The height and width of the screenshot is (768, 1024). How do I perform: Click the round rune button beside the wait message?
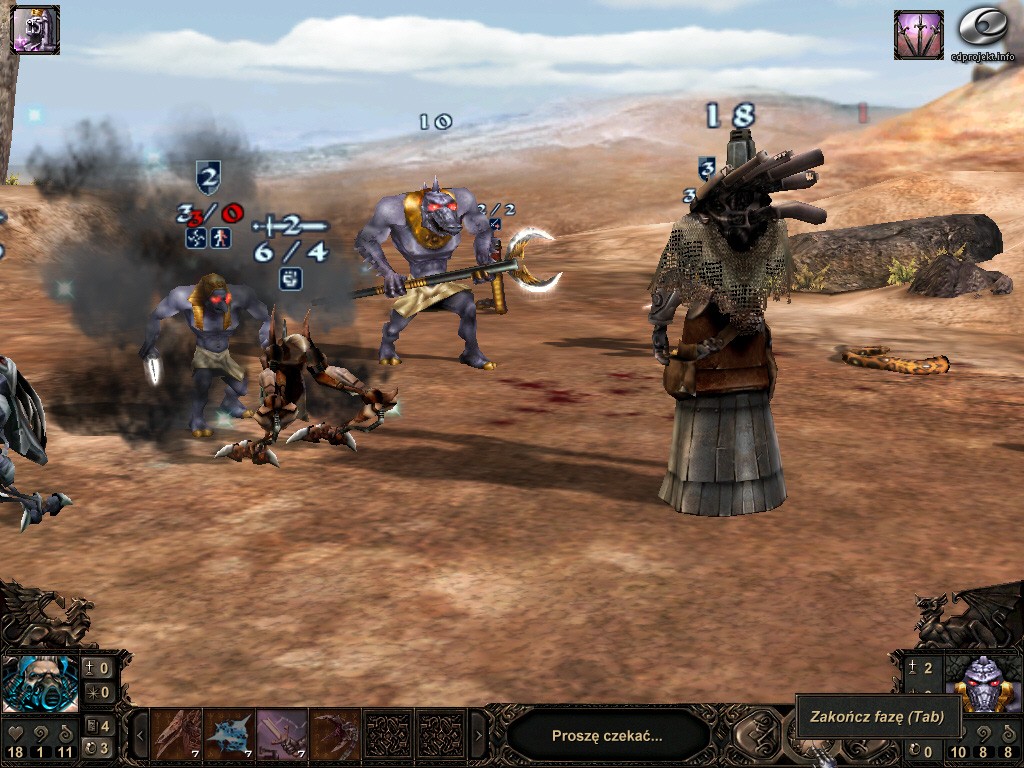(757, 735)
